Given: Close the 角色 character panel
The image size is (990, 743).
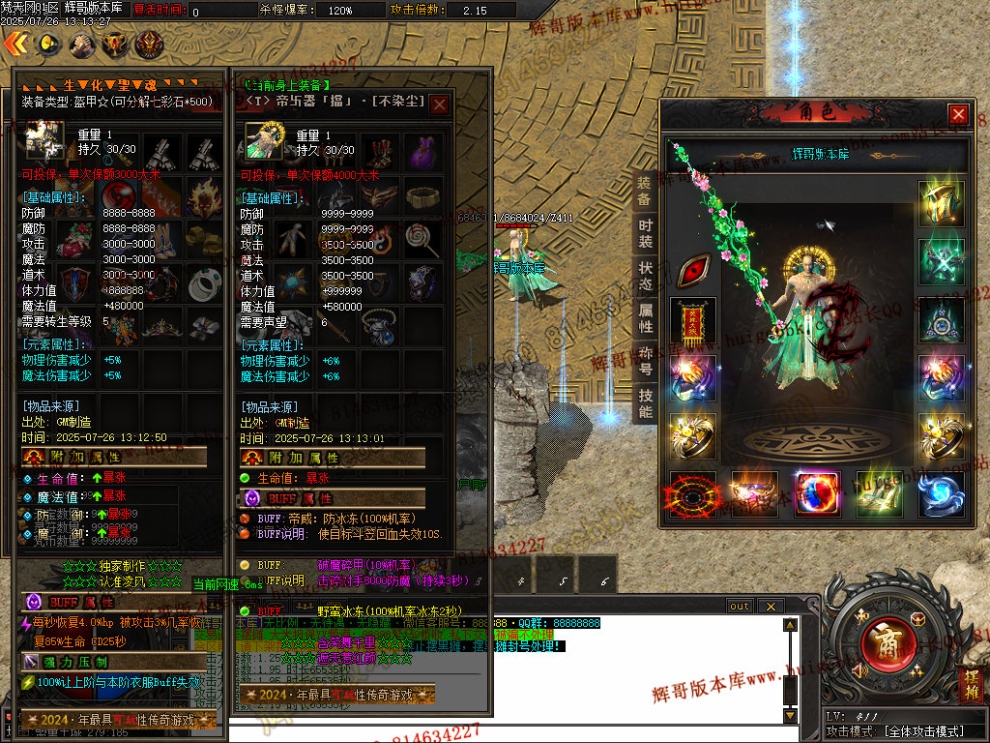Looking at the screenshot, I should 958,115.
